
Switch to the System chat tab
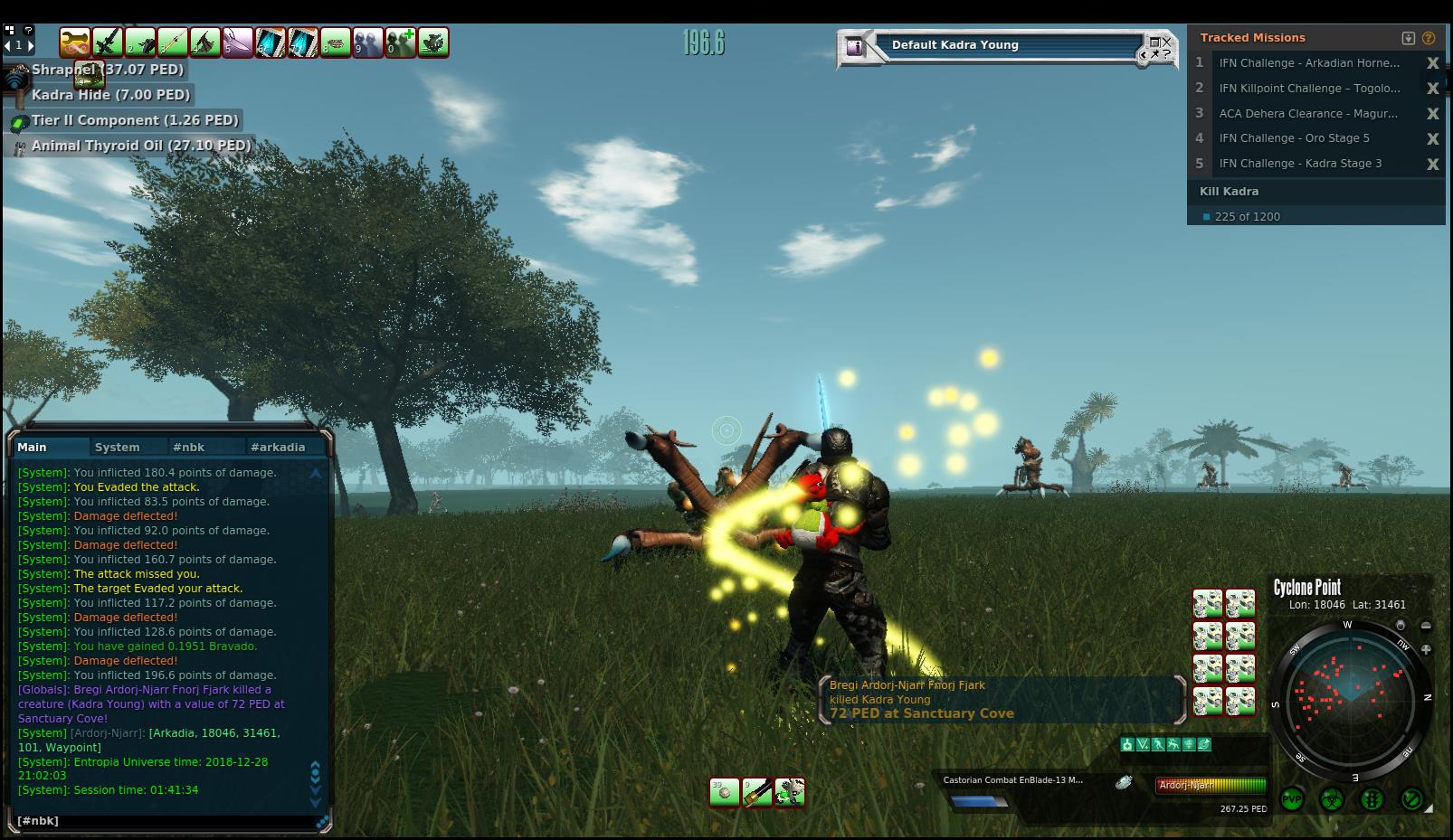[118, 447]
